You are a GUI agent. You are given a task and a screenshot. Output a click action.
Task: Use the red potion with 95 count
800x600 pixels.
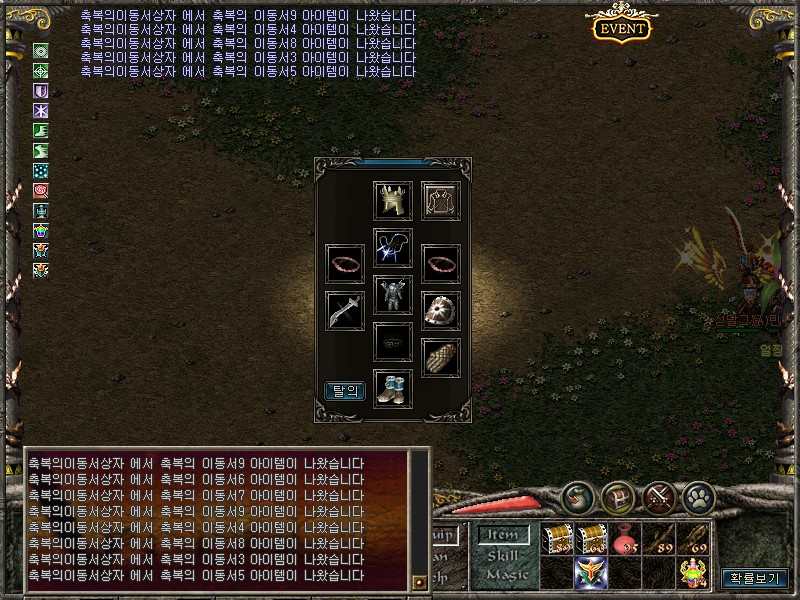(x=625, y=540)
